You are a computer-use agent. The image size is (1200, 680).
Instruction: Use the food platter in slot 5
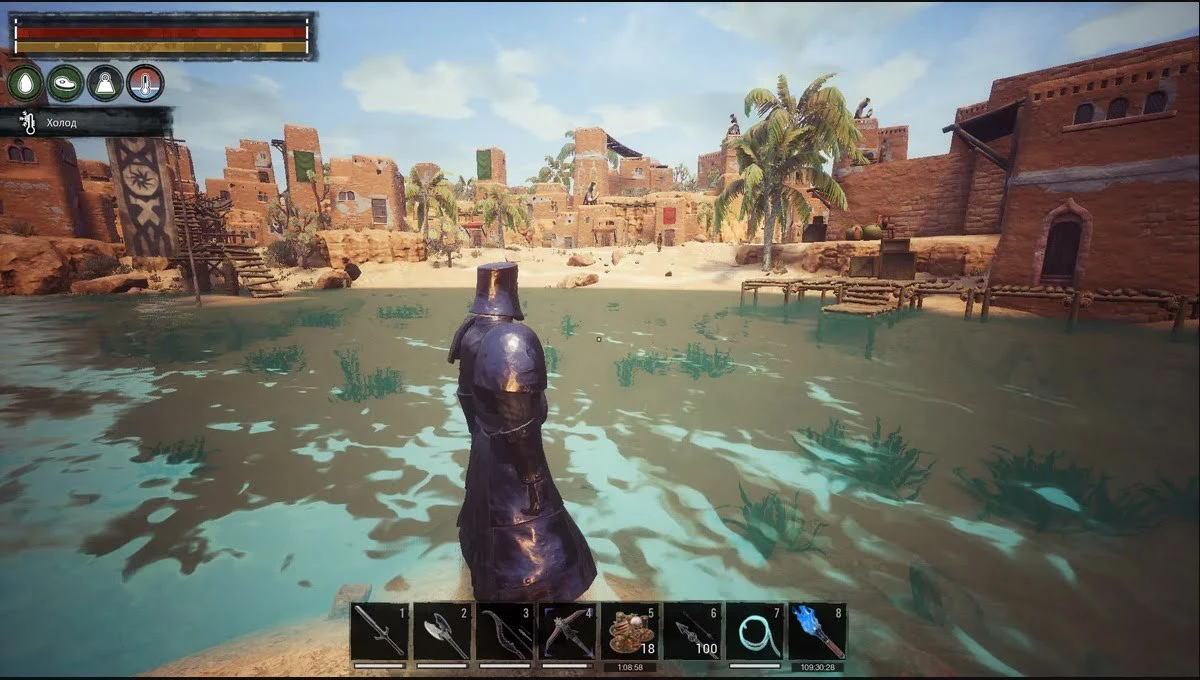[x=629, y=632]
